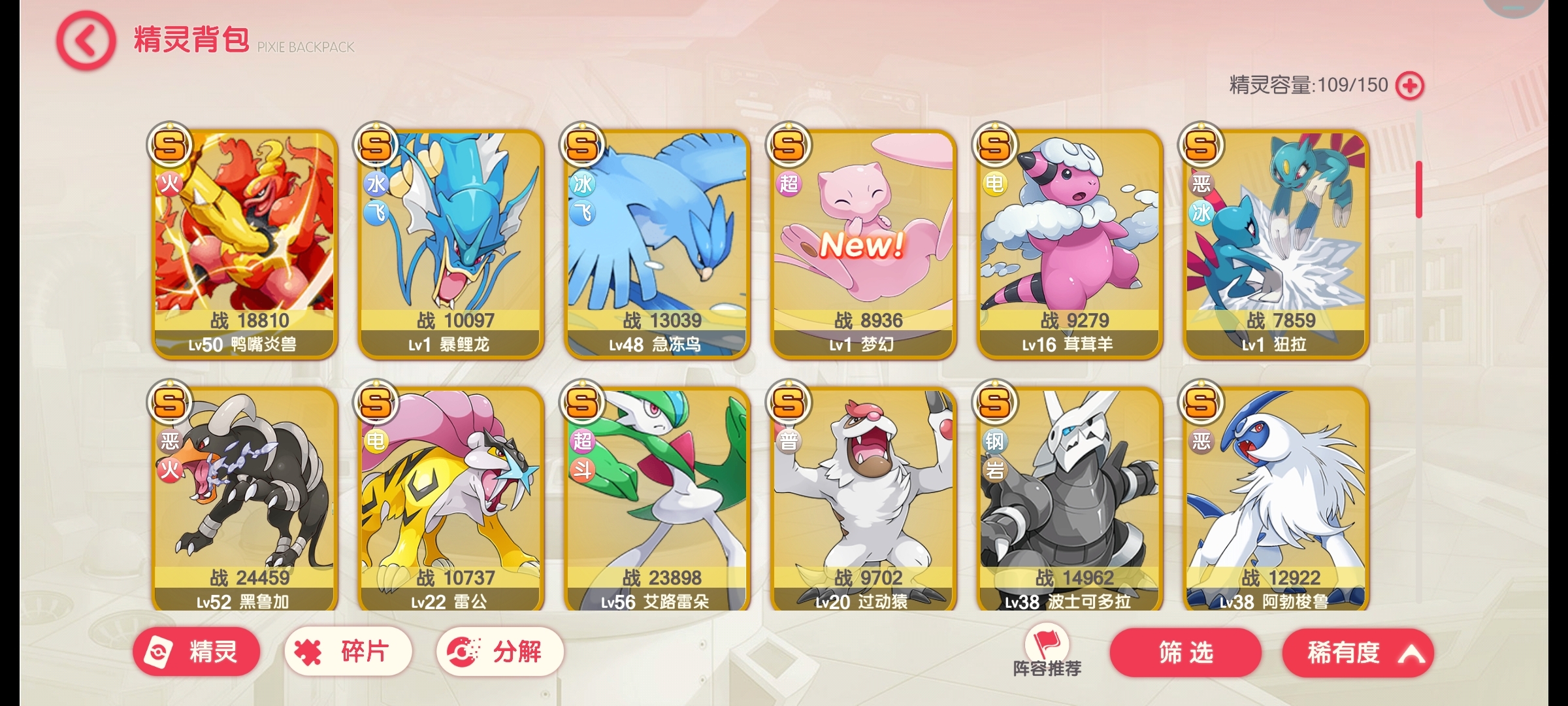
Task: Select the Lv56 艾路雷朵 card
Action: (657, 500)
